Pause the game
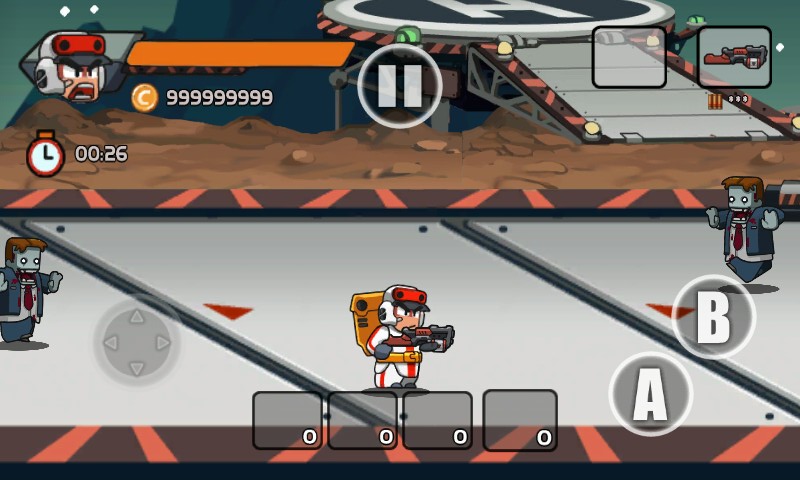 point(400,86)
